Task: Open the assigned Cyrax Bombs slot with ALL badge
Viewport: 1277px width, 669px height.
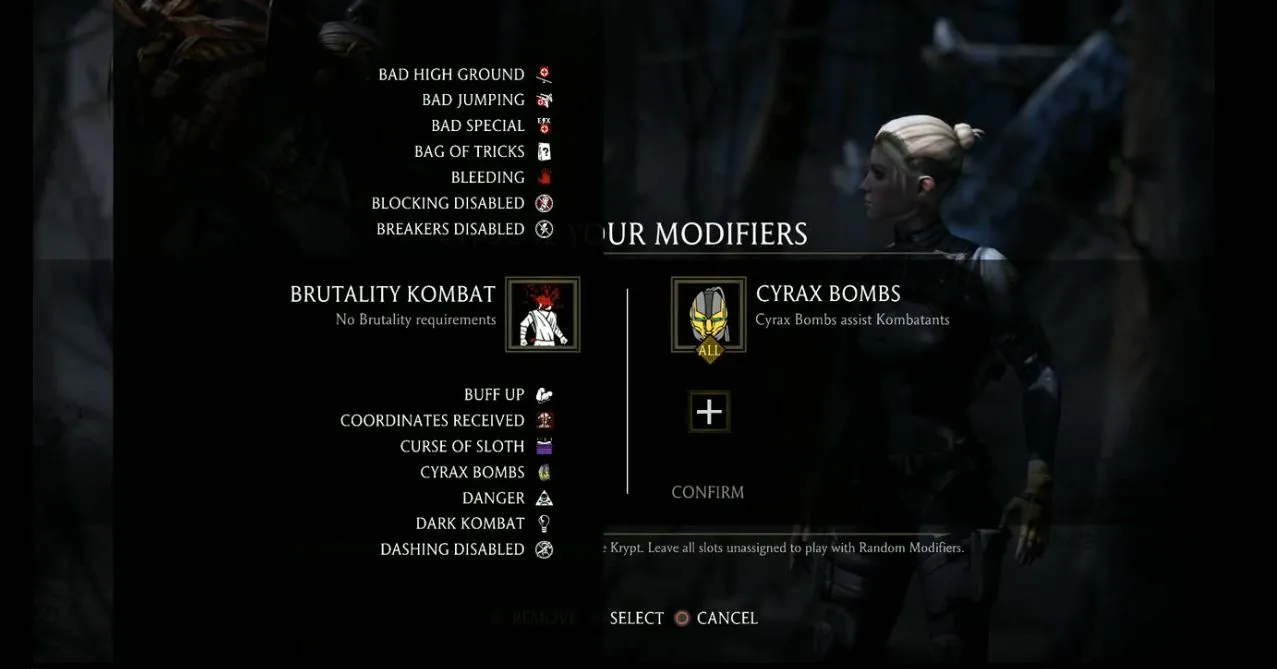Action: point(708,315)
